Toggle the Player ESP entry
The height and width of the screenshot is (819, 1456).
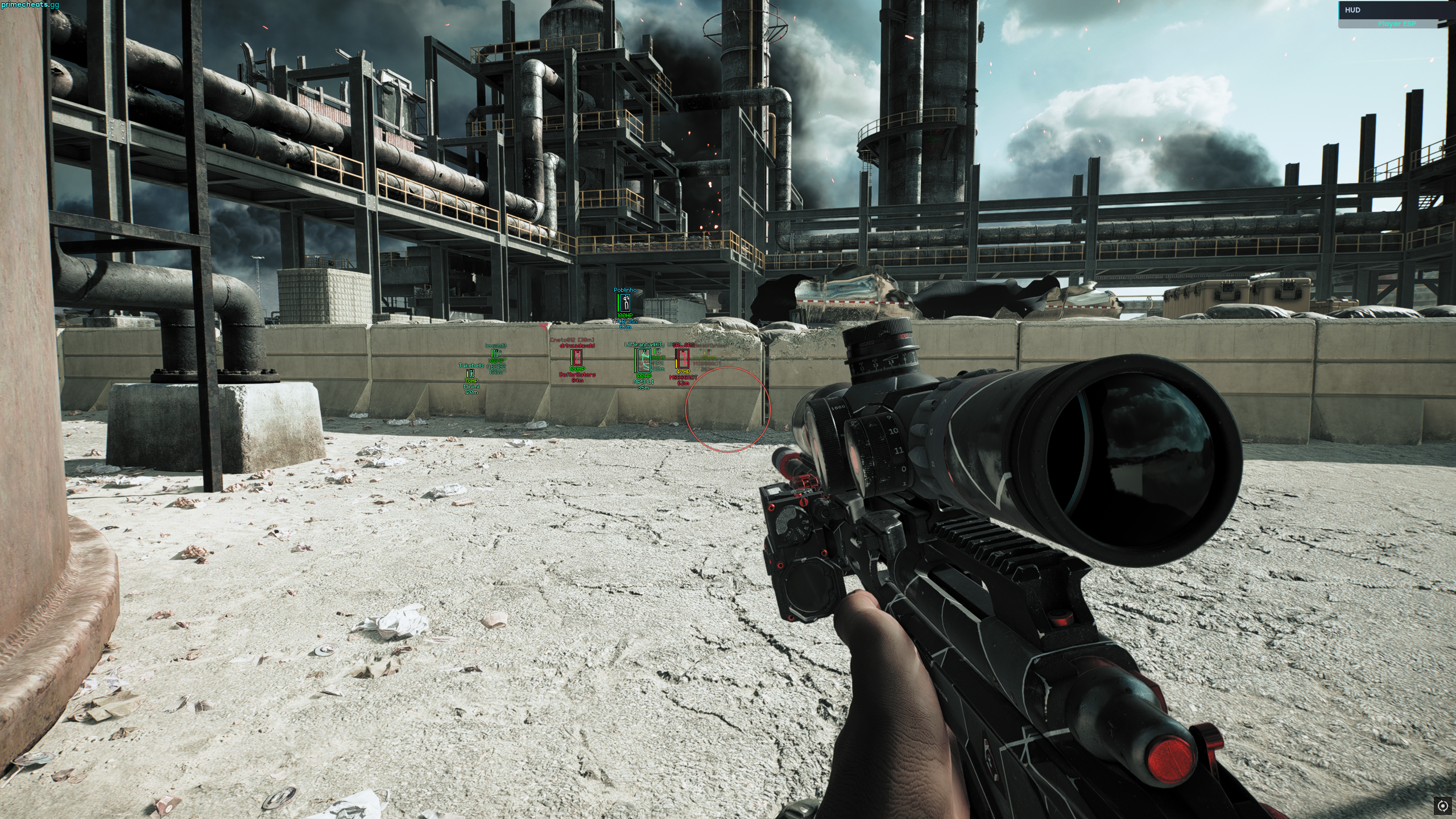(1396, 24)
